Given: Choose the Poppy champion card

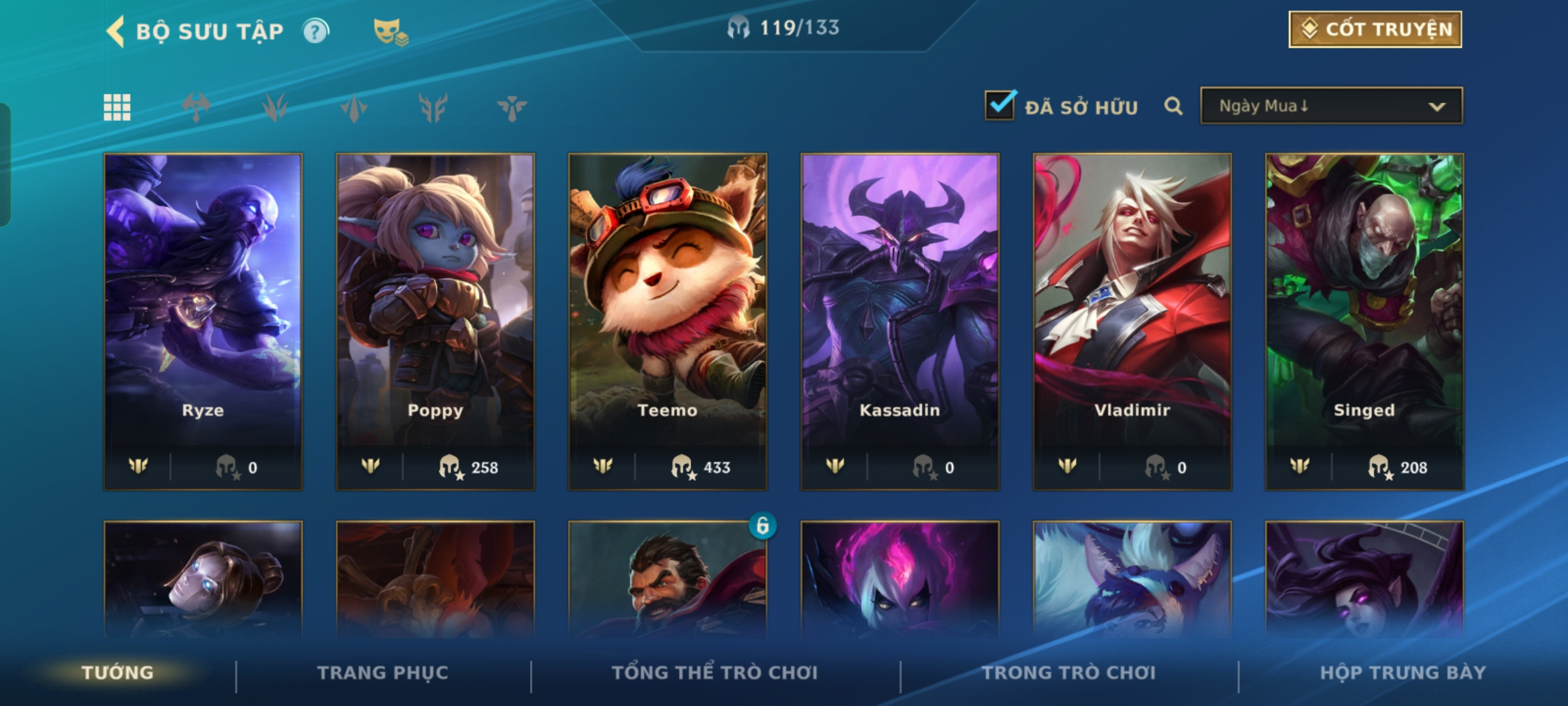Looking at the screenshot, I should [435, 320].
